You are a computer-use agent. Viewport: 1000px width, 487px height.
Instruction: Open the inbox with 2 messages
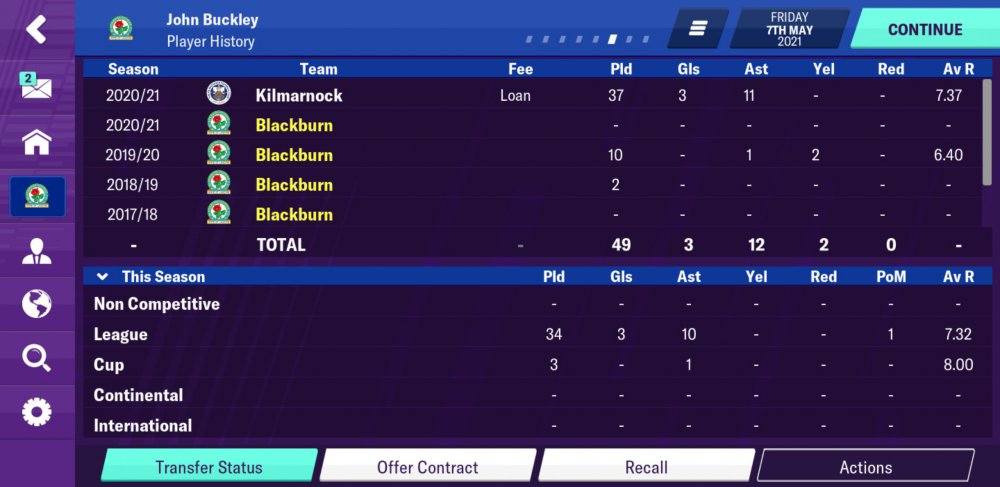pyautogui.click(x=36, y=86)
